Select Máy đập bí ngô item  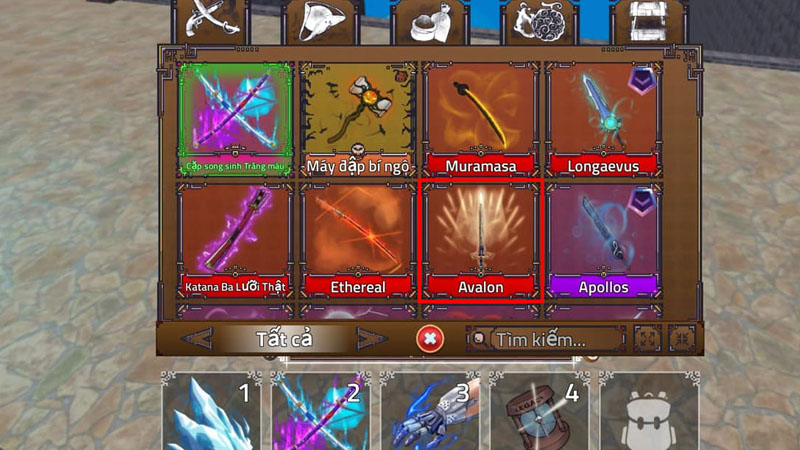(357, 119)
